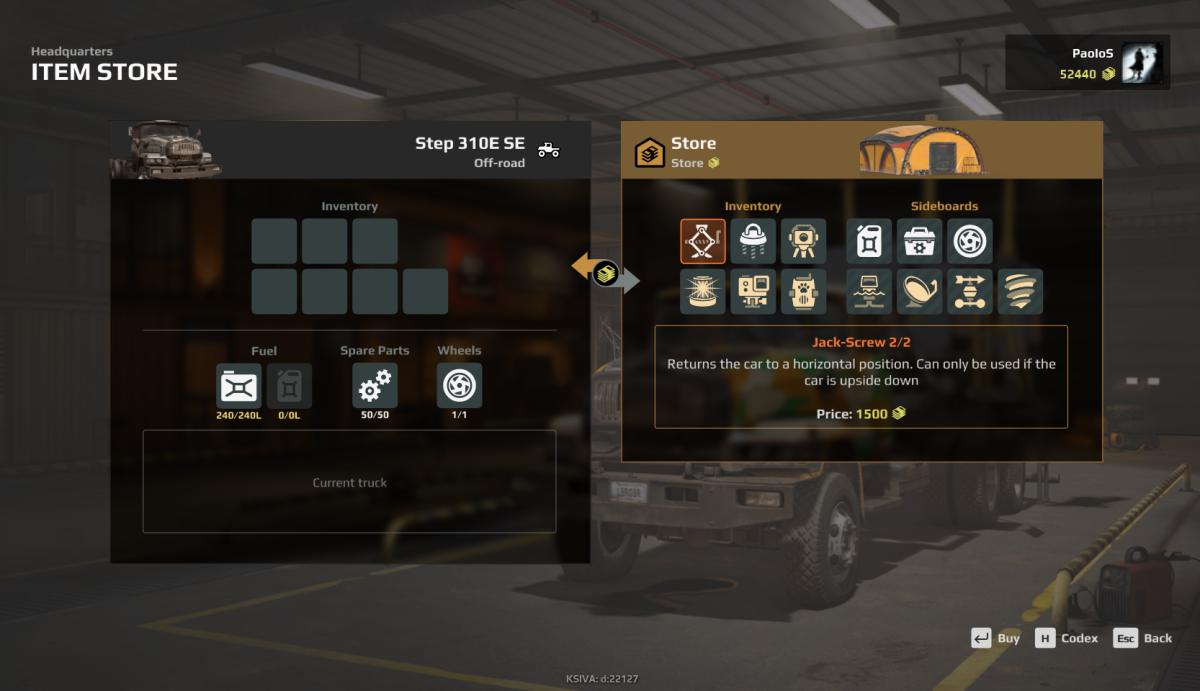Select the tornado sideboard item
This screenshot has height=691, width=1200.
click(1019, 291)
